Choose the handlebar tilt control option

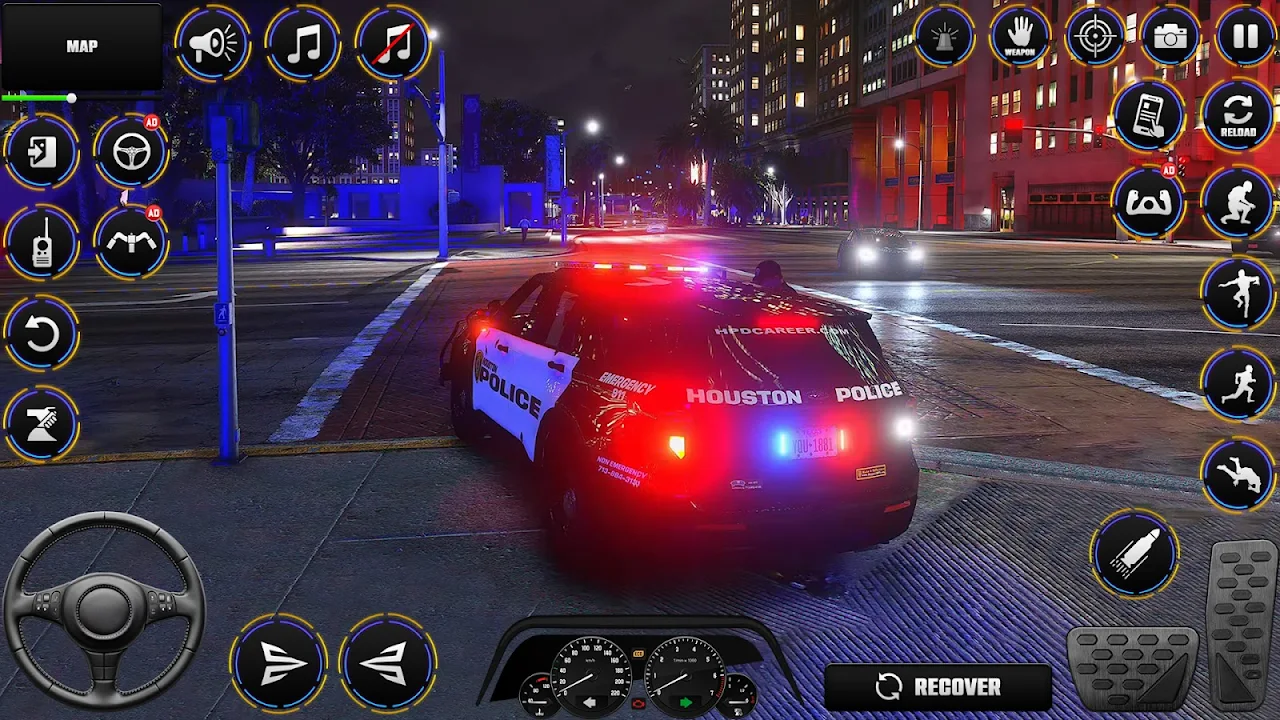click(x=131, y=243)
